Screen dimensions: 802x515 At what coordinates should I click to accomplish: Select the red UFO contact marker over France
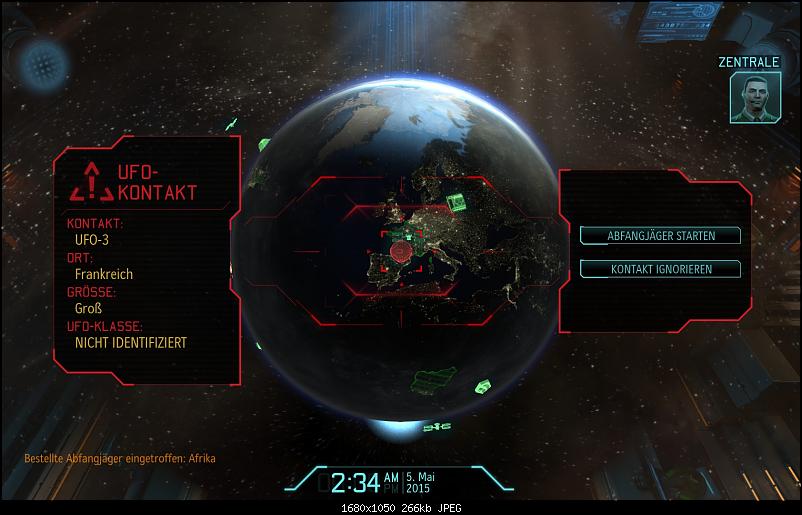401,250
